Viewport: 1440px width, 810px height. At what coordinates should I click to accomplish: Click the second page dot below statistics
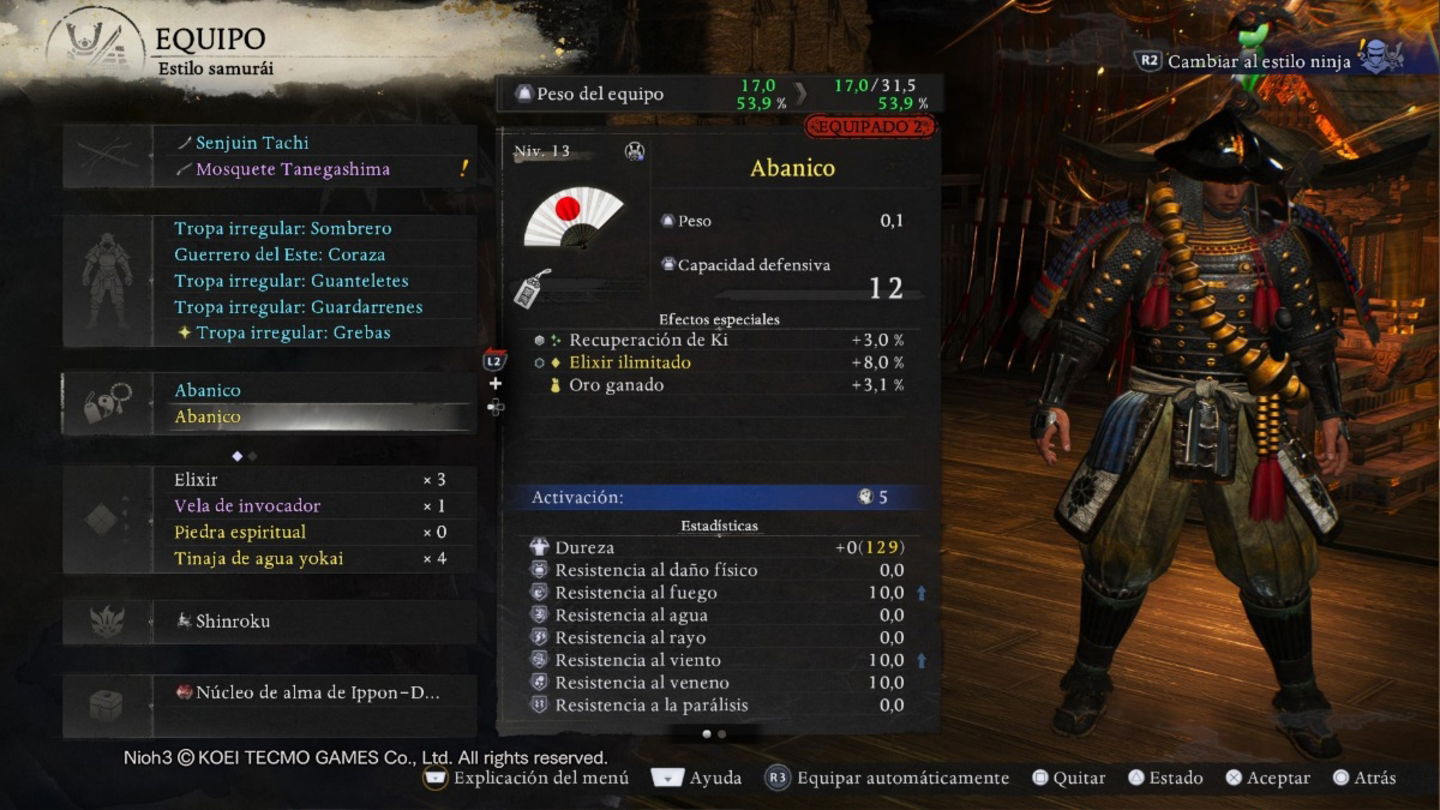[x=721, y=733]
